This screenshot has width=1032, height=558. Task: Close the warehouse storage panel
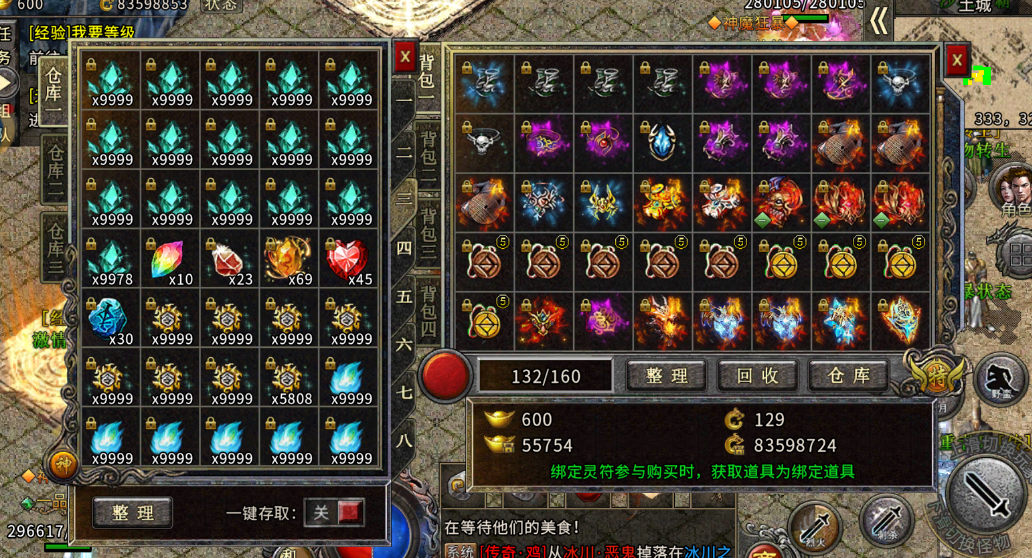[404, 57]
